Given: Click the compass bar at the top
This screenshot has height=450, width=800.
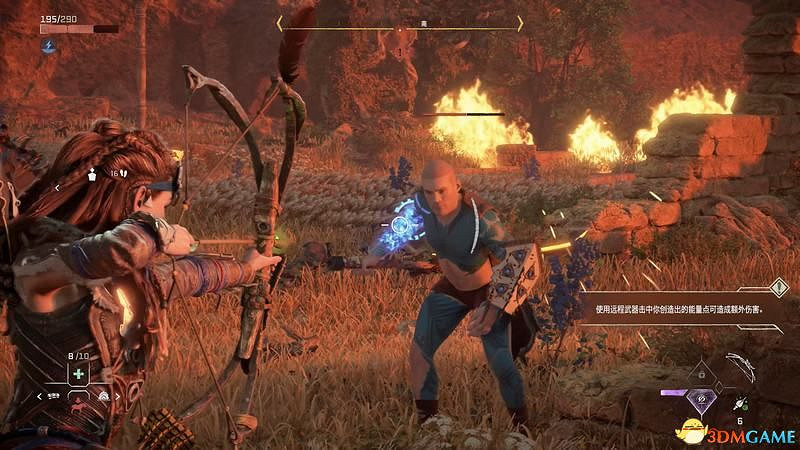Looking at the screenshot, I should tap(400, 22).
